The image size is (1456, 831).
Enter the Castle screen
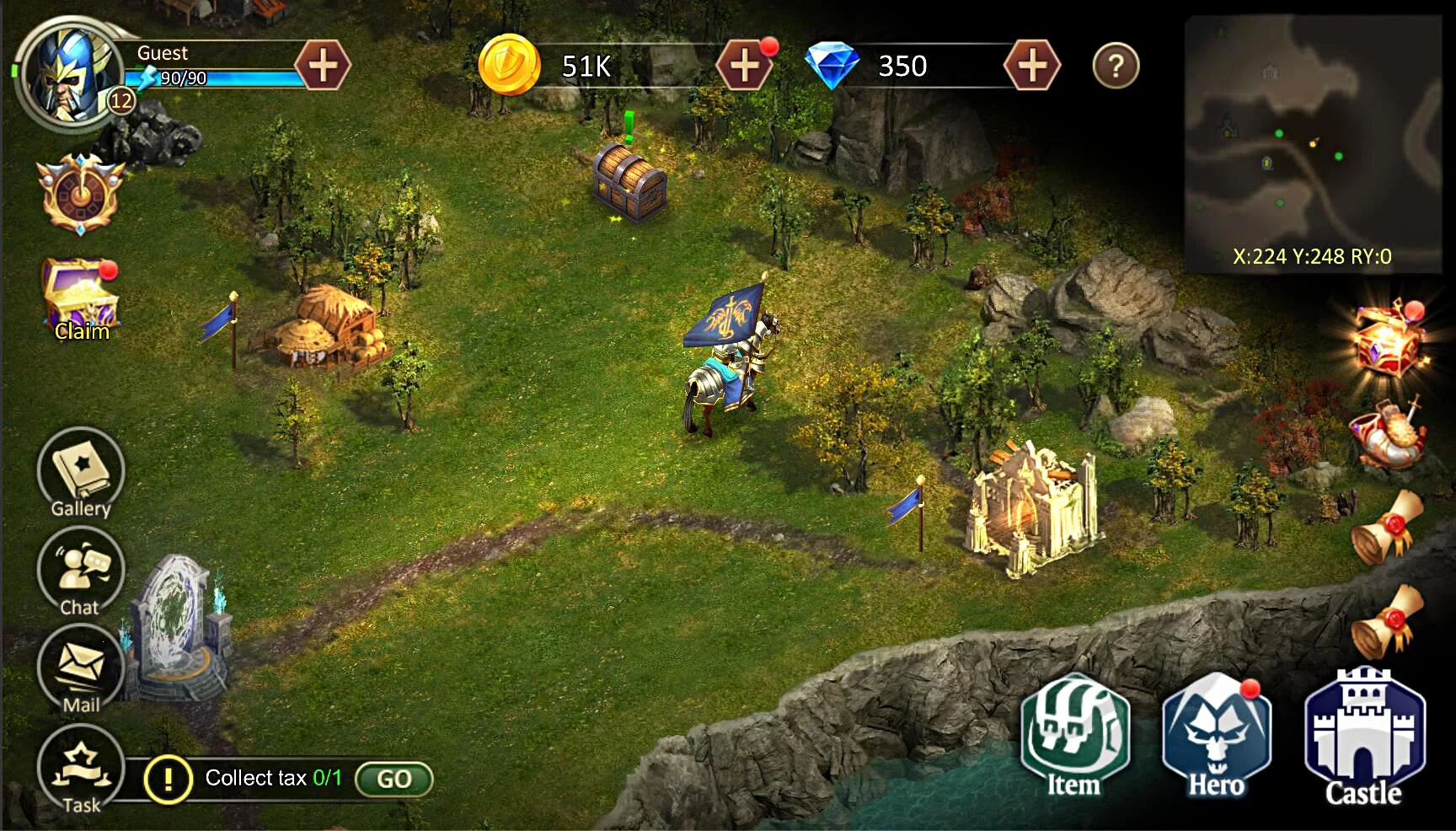tap(1364, 736)
